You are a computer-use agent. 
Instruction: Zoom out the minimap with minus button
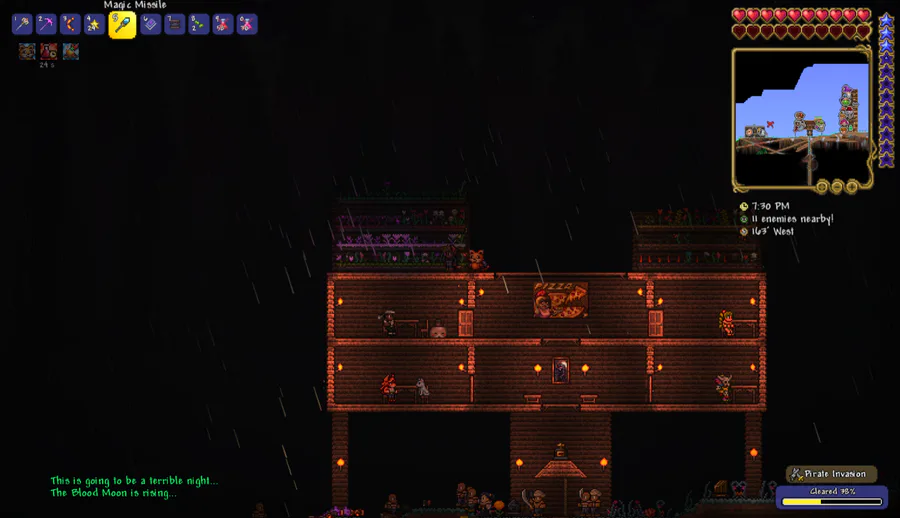[x=837, y=186]
